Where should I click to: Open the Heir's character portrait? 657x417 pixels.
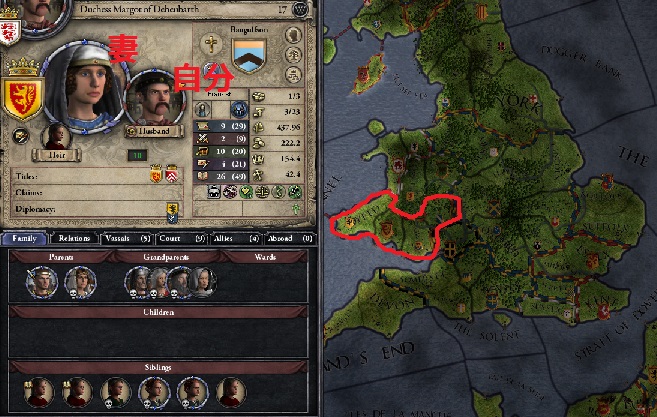pyautogui.click(x=56, y=137)
